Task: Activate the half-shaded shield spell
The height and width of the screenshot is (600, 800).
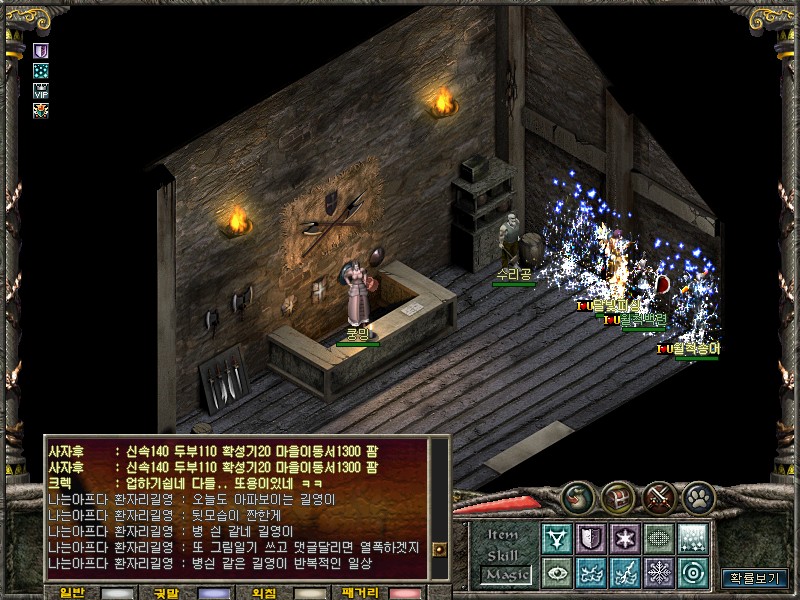Action: (x=591, y=538)
